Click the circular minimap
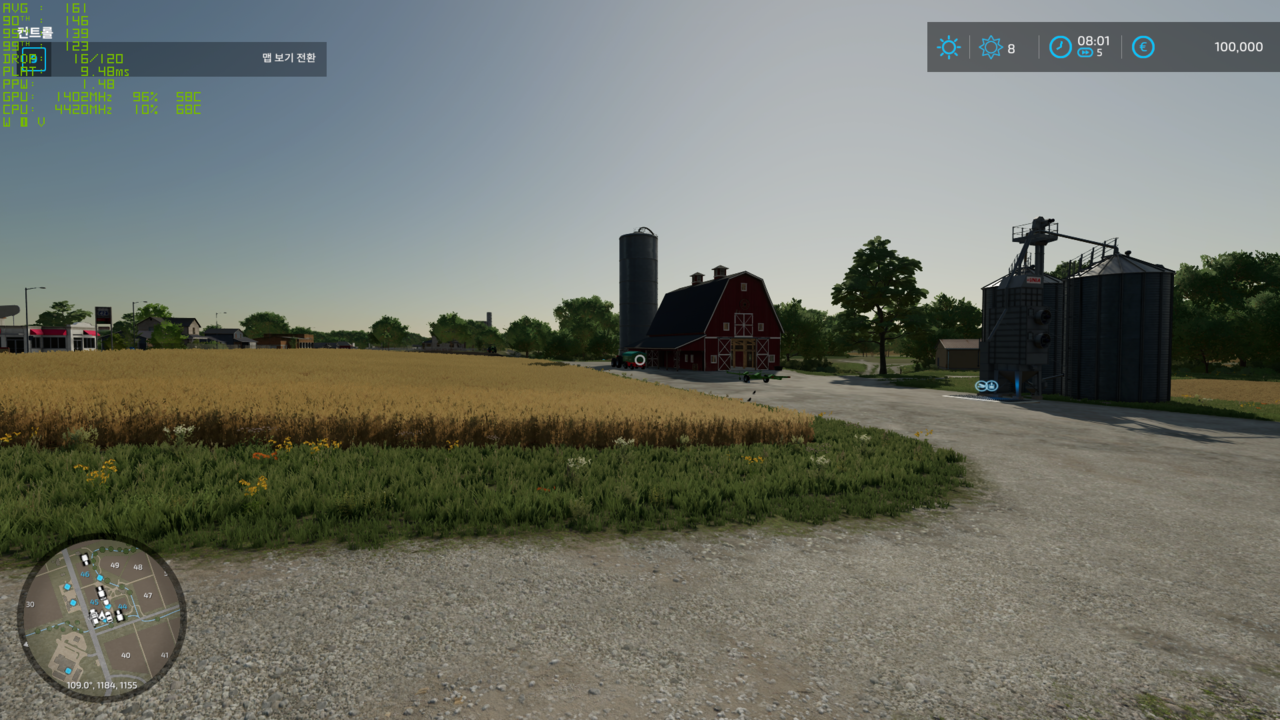Viewport: 1280px width, 720px height. [101, 617]
